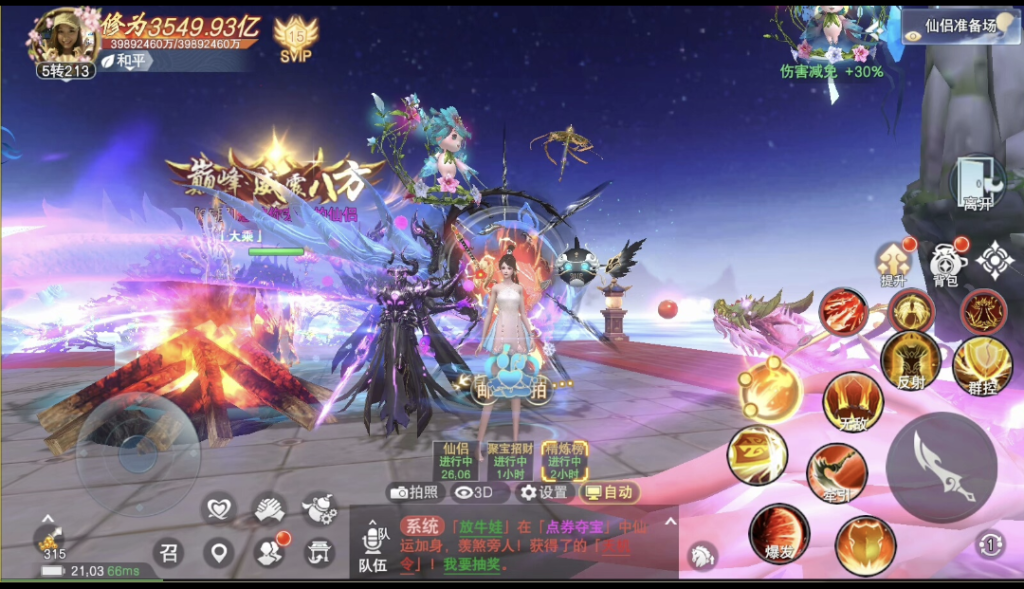Image resolution: width=1024 pixels, height=589 pixels.
Task: Open the 设置 settings
Action: click(x=543, y=492)
